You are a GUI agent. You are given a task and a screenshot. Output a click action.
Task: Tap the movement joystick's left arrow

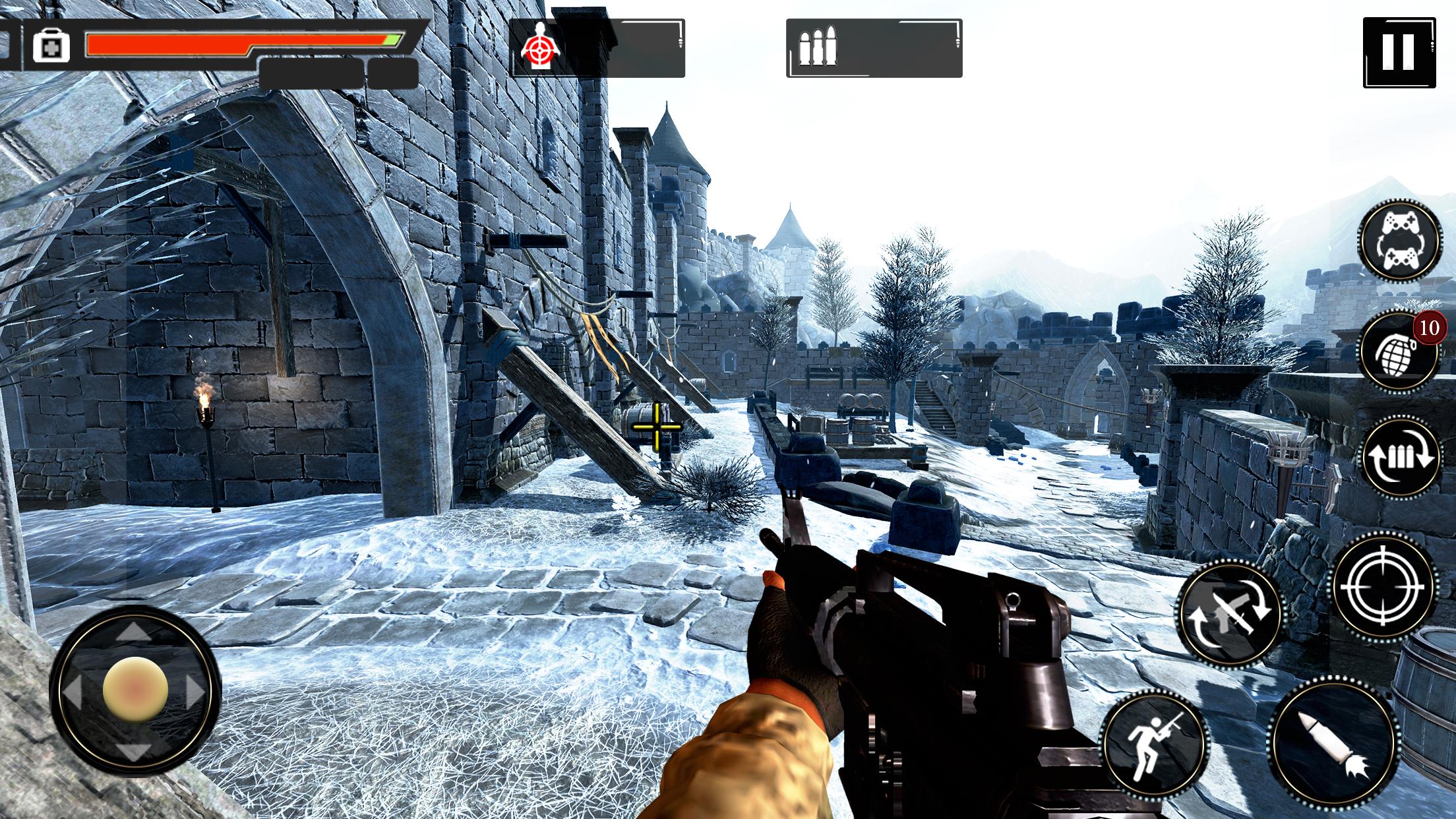coord(73,690)
